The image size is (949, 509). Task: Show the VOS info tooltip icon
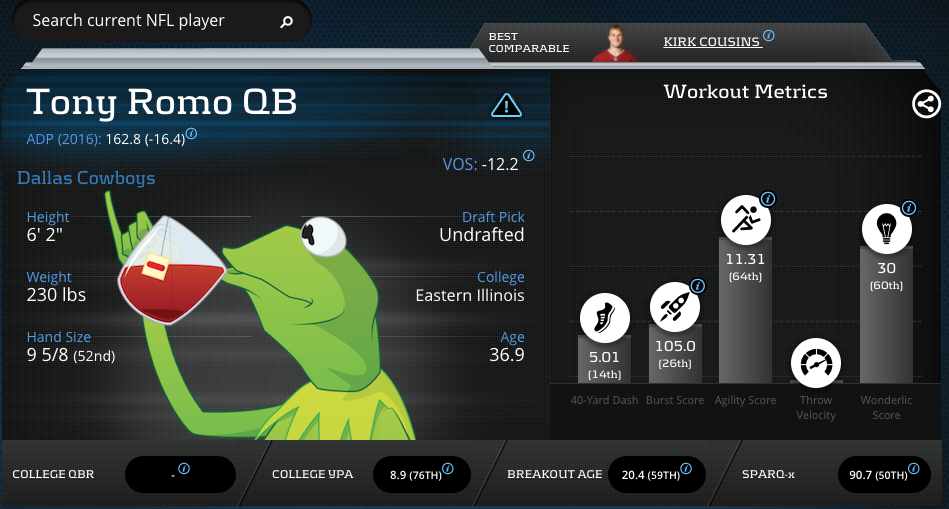click(528, 156)
